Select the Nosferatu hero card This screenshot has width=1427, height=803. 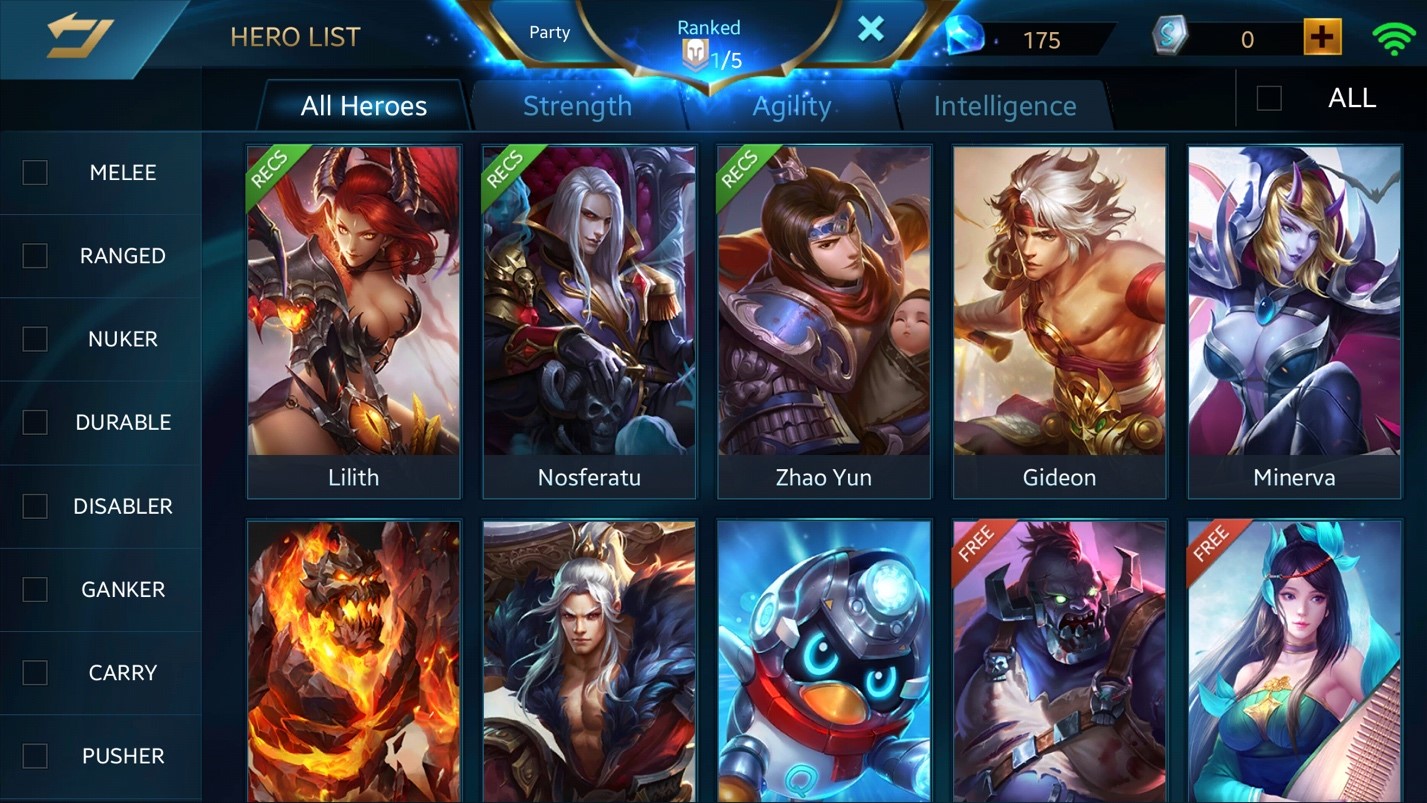(x=589, y=322)
